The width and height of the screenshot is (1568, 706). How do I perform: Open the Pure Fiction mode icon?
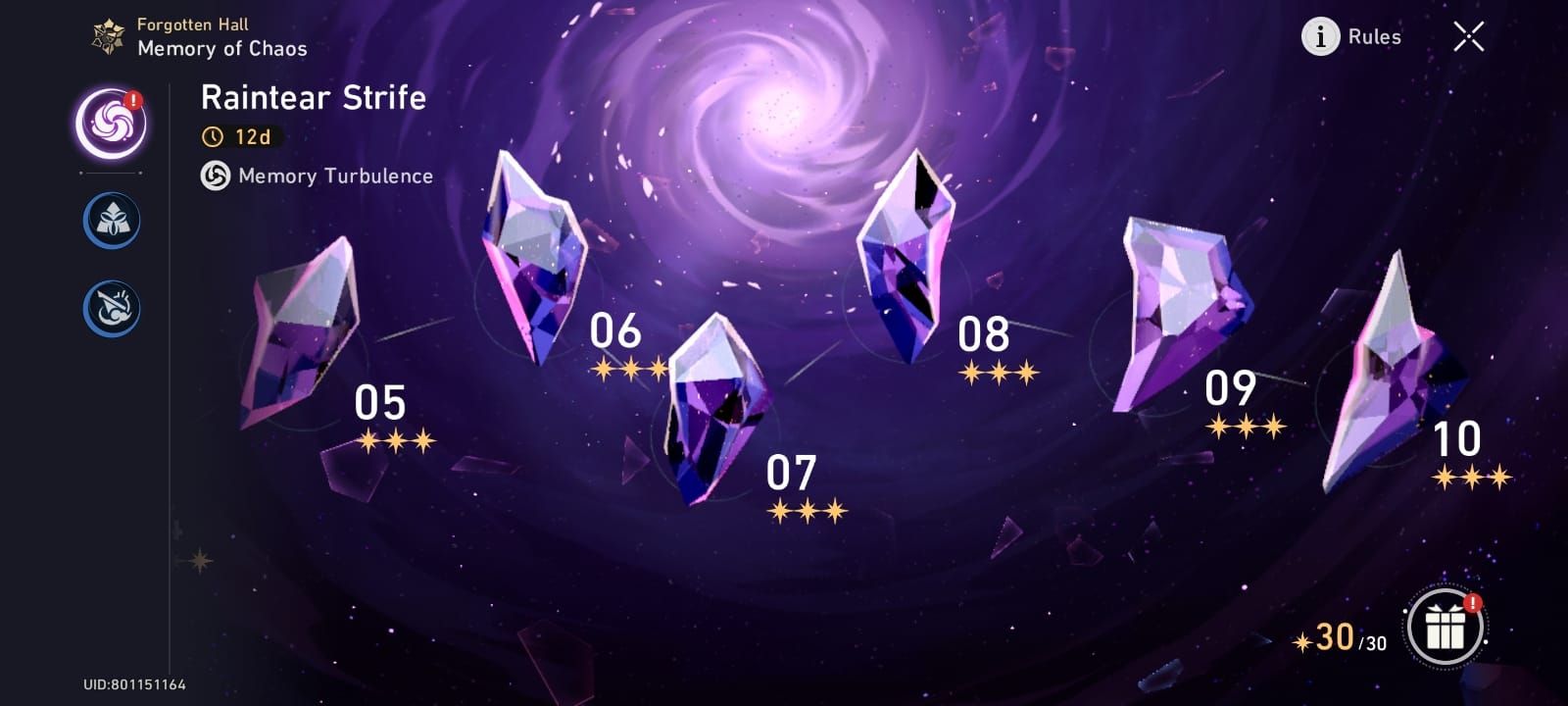111,220
